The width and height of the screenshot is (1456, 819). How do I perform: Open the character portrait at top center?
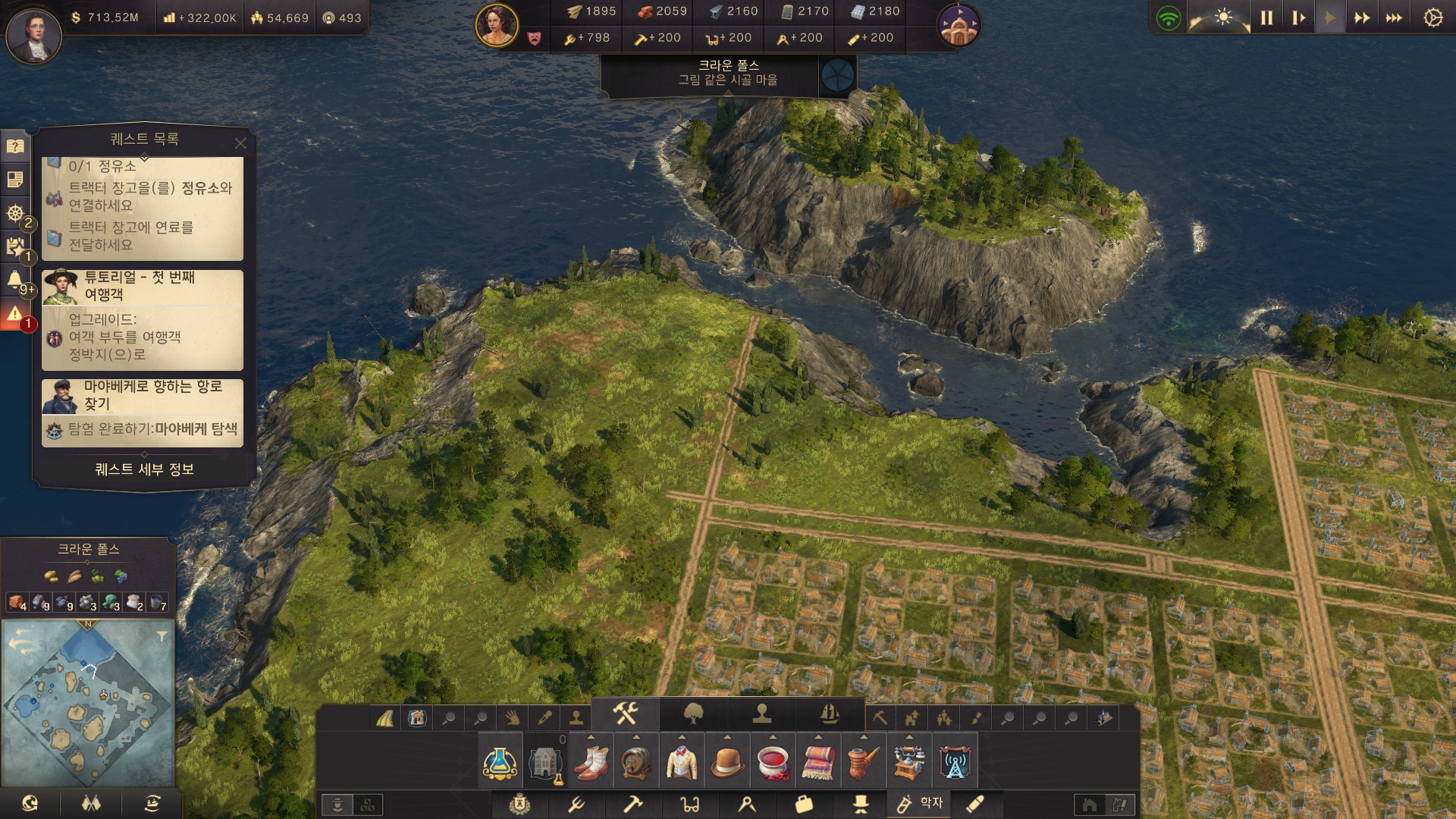click(497, 24)
